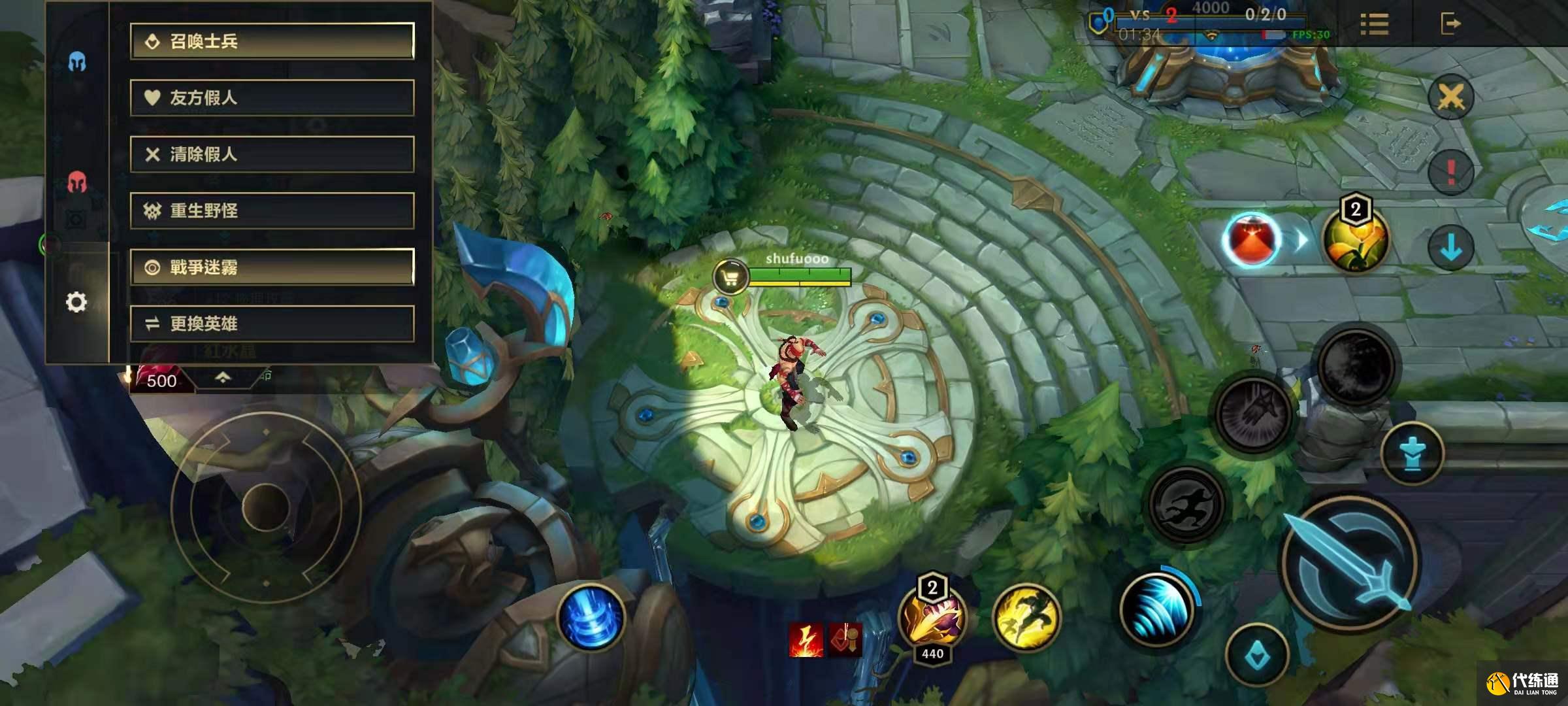Click the blue down arrow button
The image size is (1568, 706).
tap(1450, 248)
